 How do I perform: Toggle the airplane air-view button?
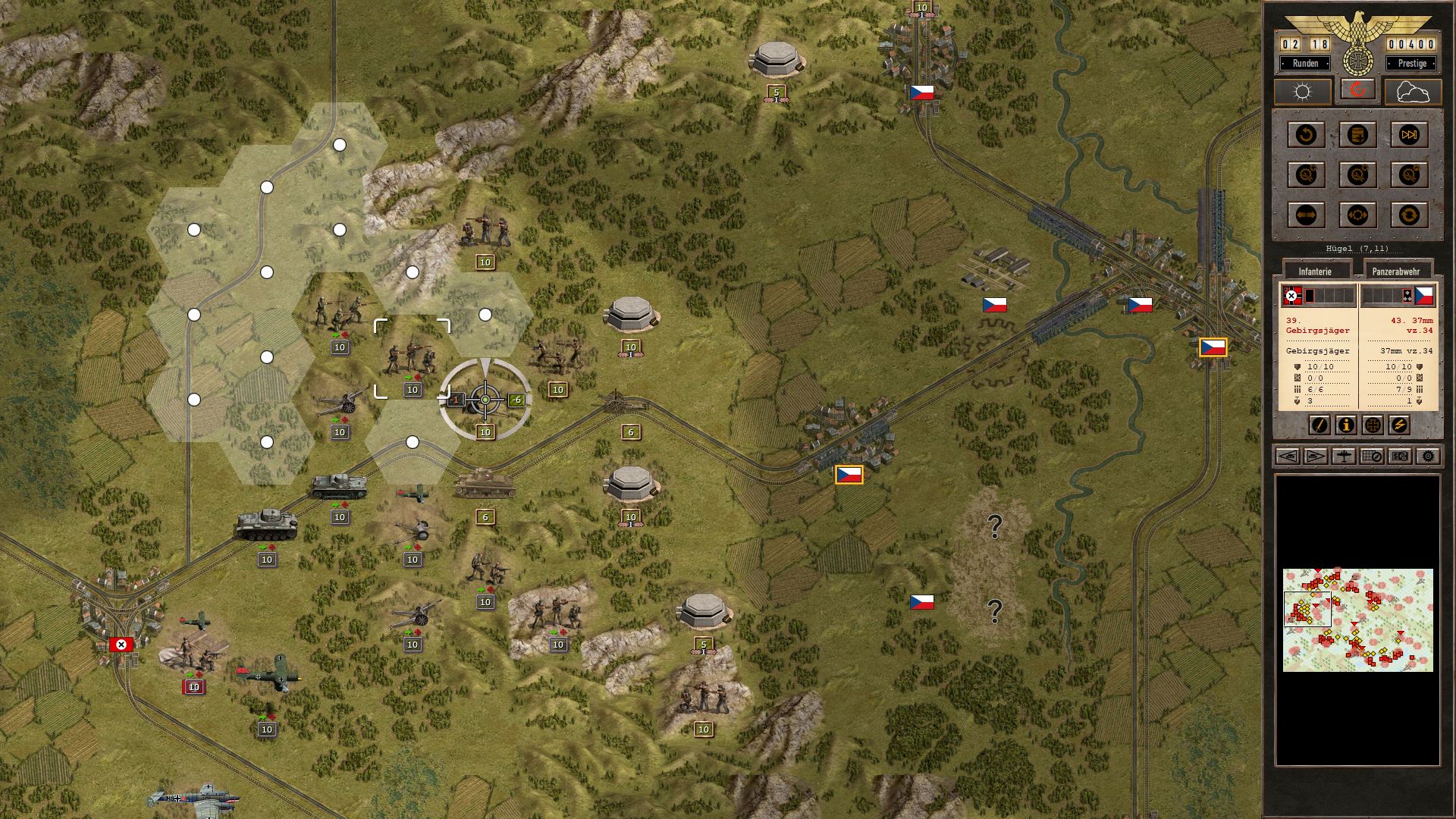click(1344, 457)
